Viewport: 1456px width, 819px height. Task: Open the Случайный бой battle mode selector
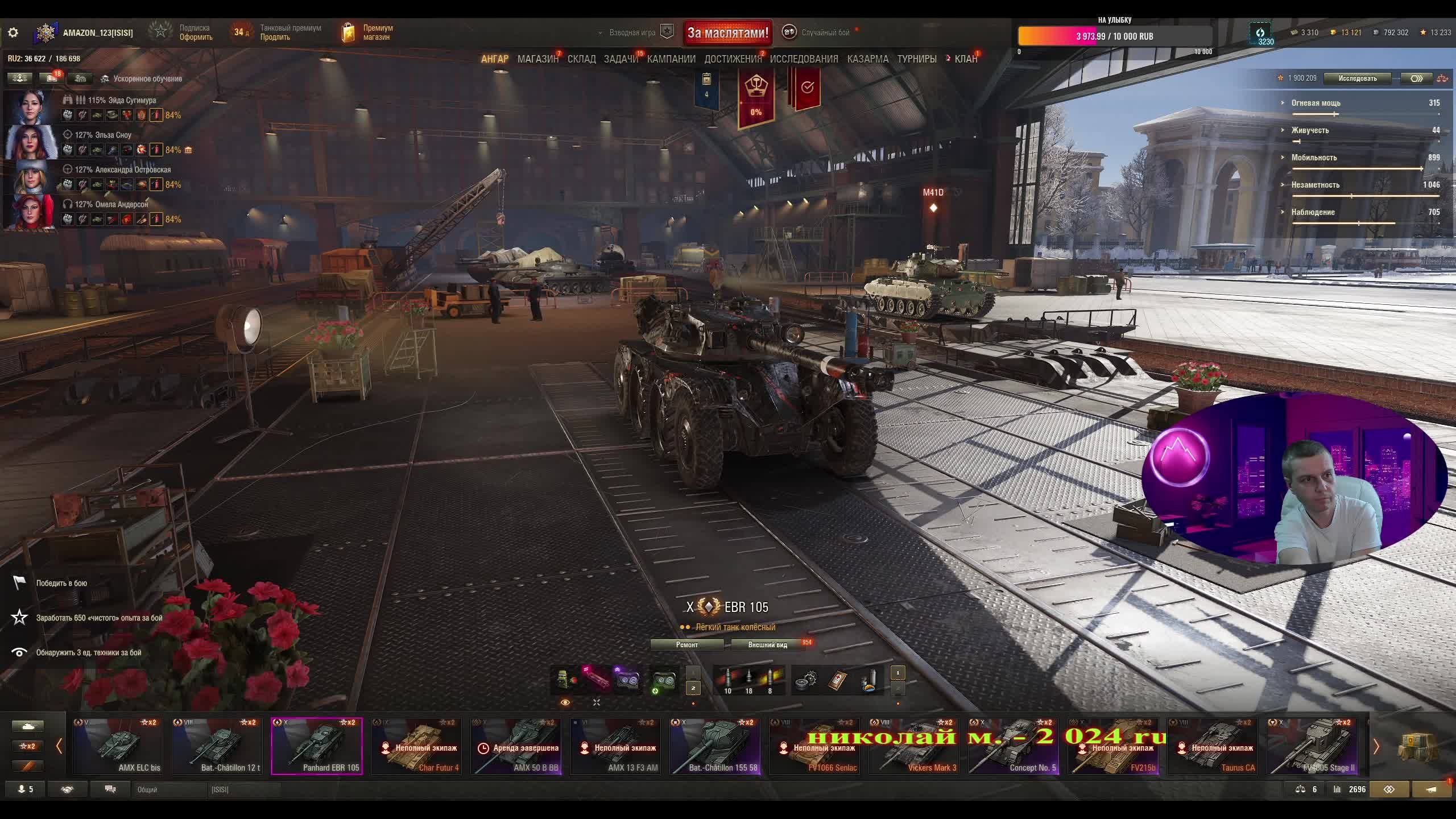[825, 32]
